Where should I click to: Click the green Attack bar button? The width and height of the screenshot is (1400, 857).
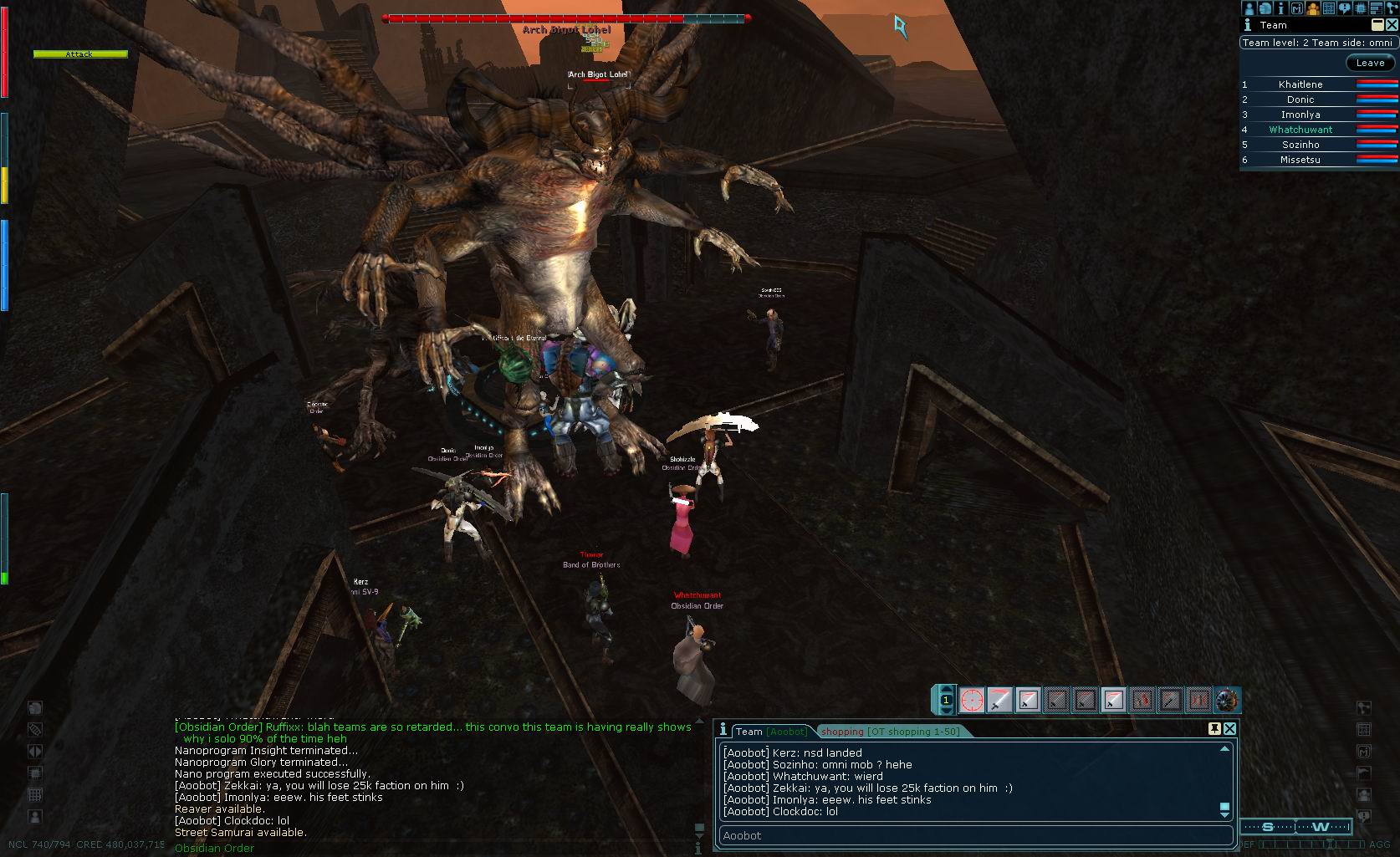(x=80, y=54)
